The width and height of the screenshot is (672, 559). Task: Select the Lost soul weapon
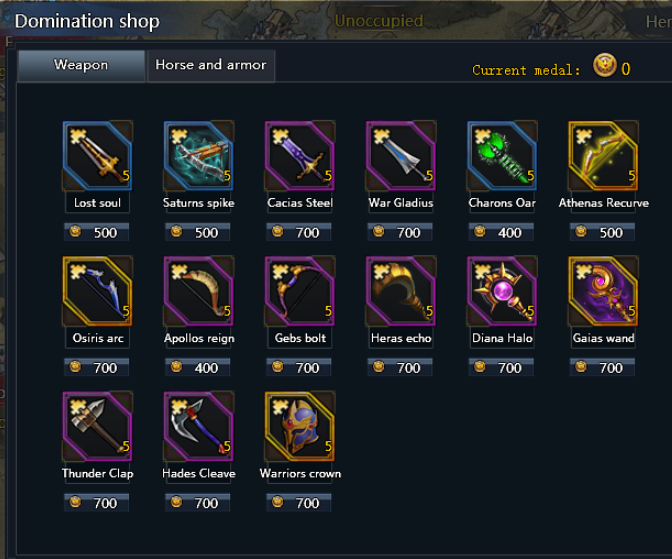tap(98, 156)
